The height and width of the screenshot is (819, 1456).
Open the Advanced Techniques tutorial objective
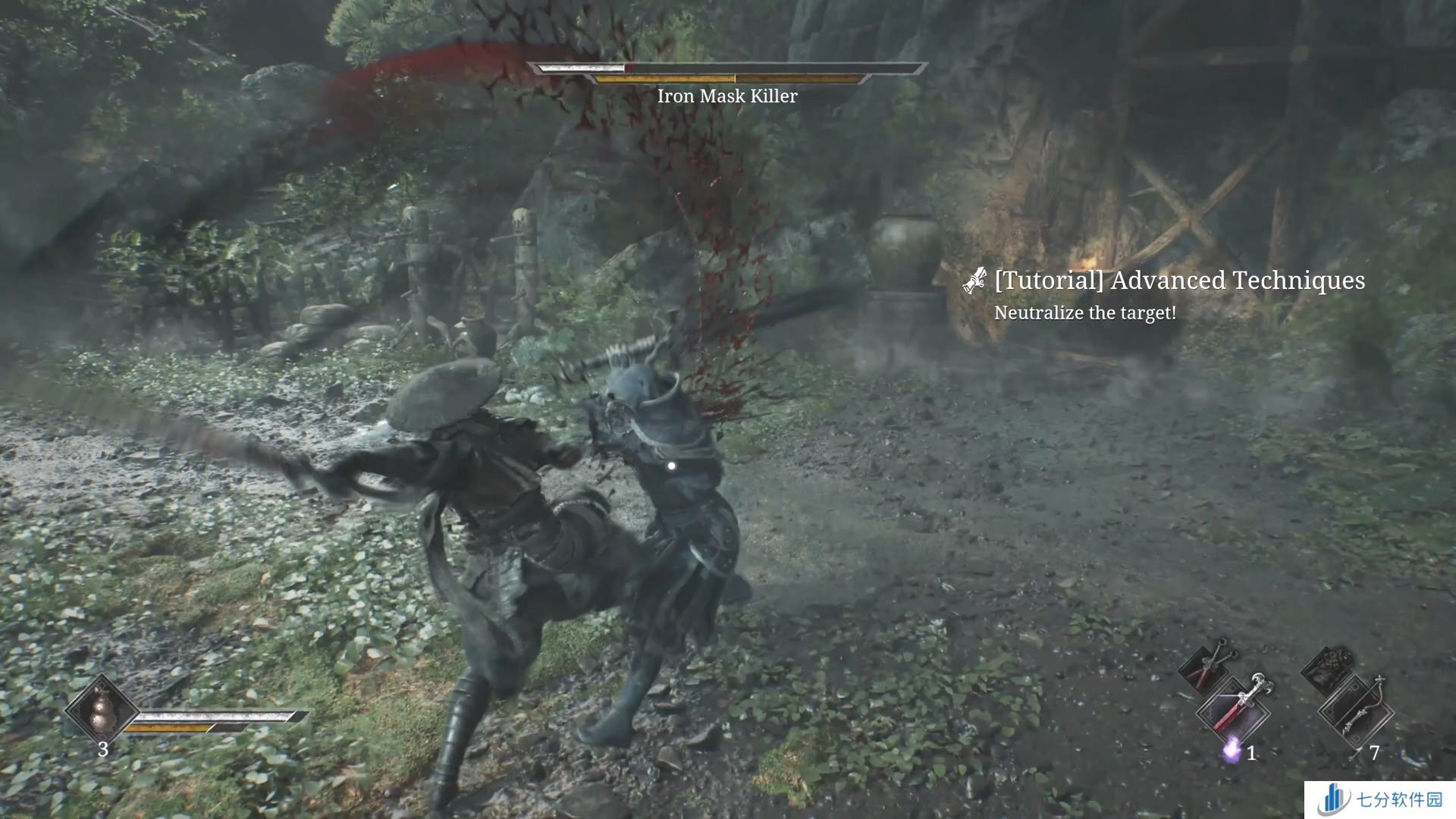(1178, 281)
